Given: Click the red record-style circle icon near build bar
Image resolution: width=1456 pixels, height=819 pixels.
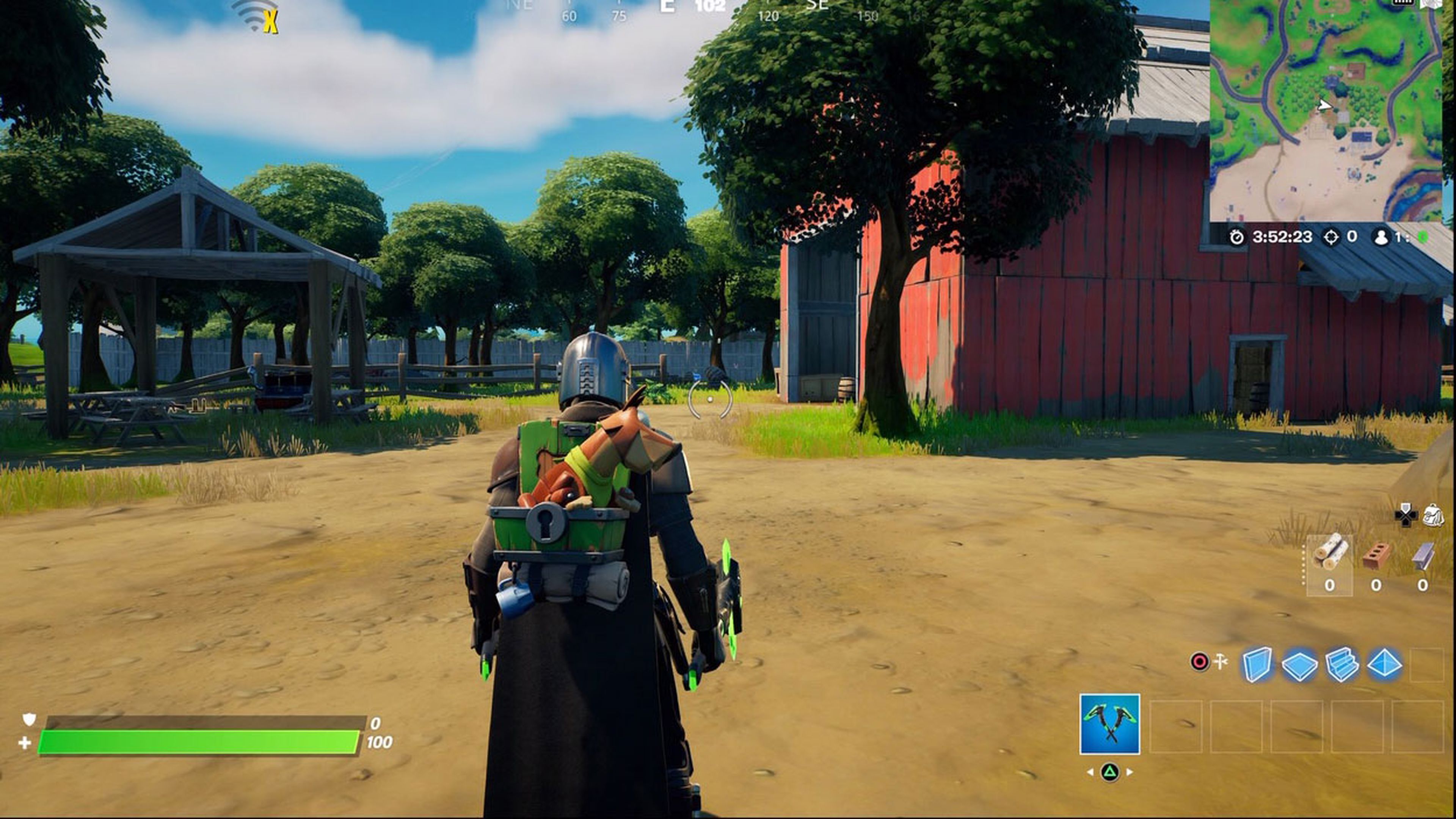Looking at the screenshot, I should click(1200, 662).
